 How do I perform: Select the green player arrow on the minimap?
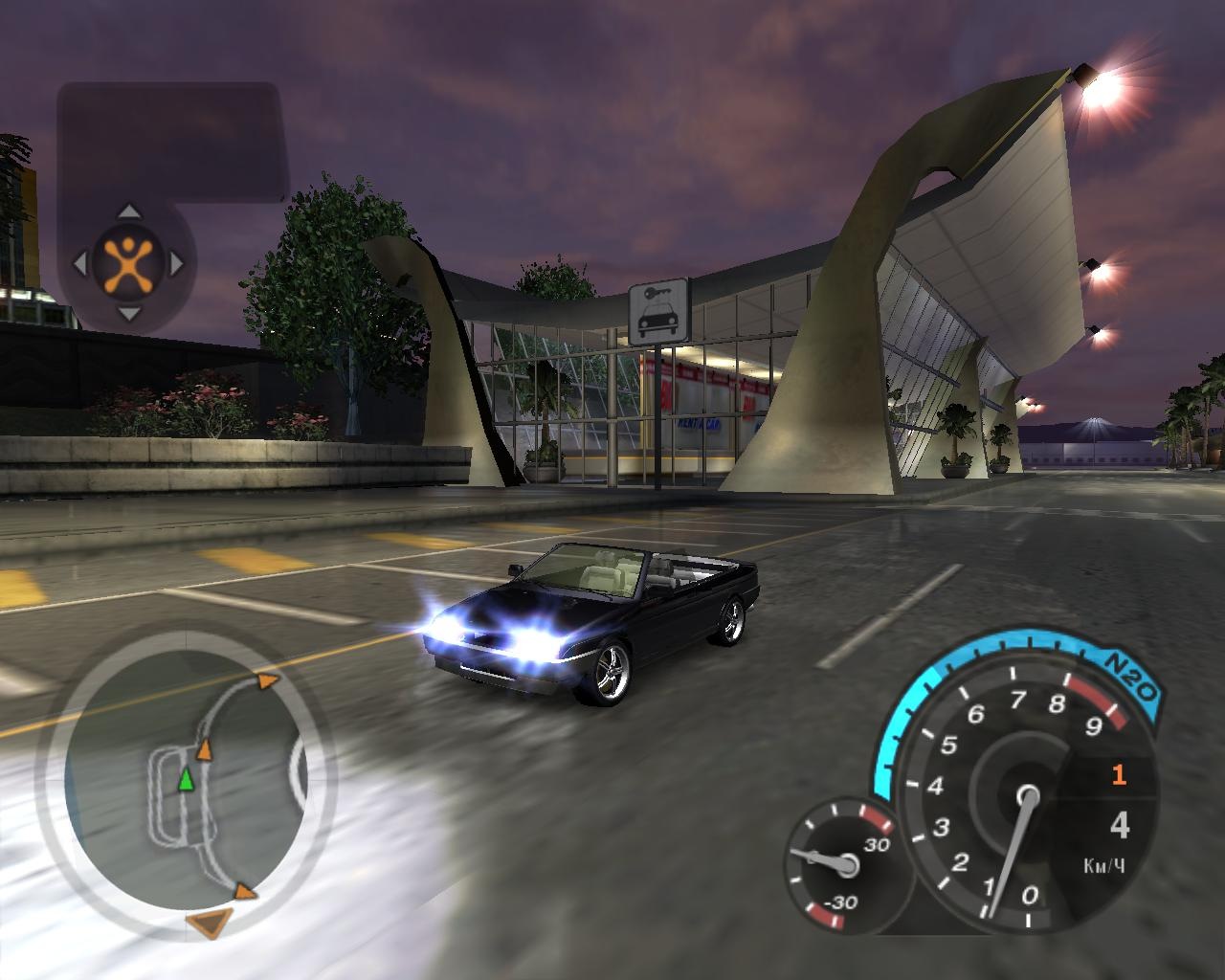pyautogui.click(x=186, y=779)
